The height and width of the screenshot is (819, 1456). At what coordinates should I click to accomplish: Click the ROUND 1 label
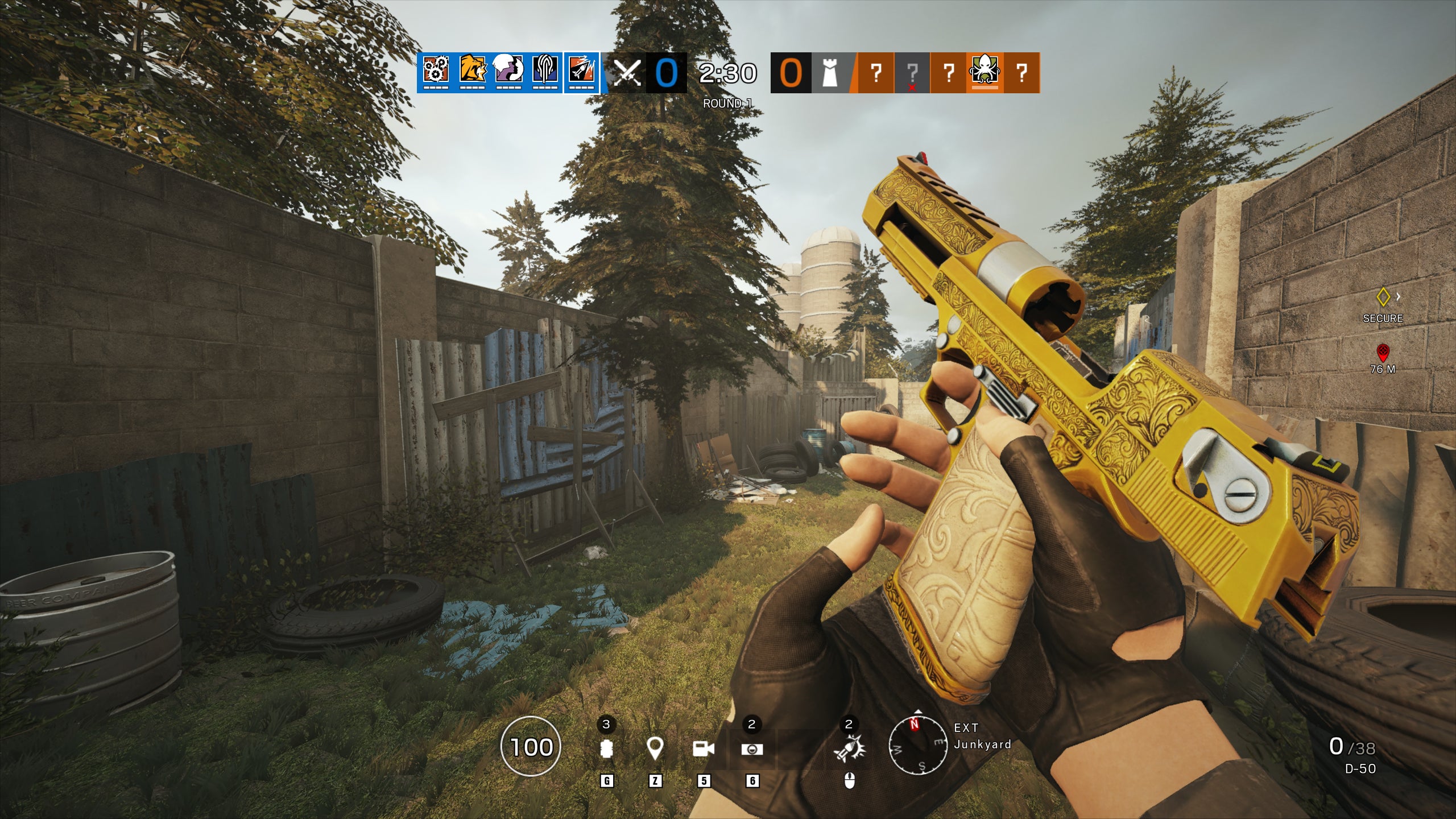coord(727,104)
